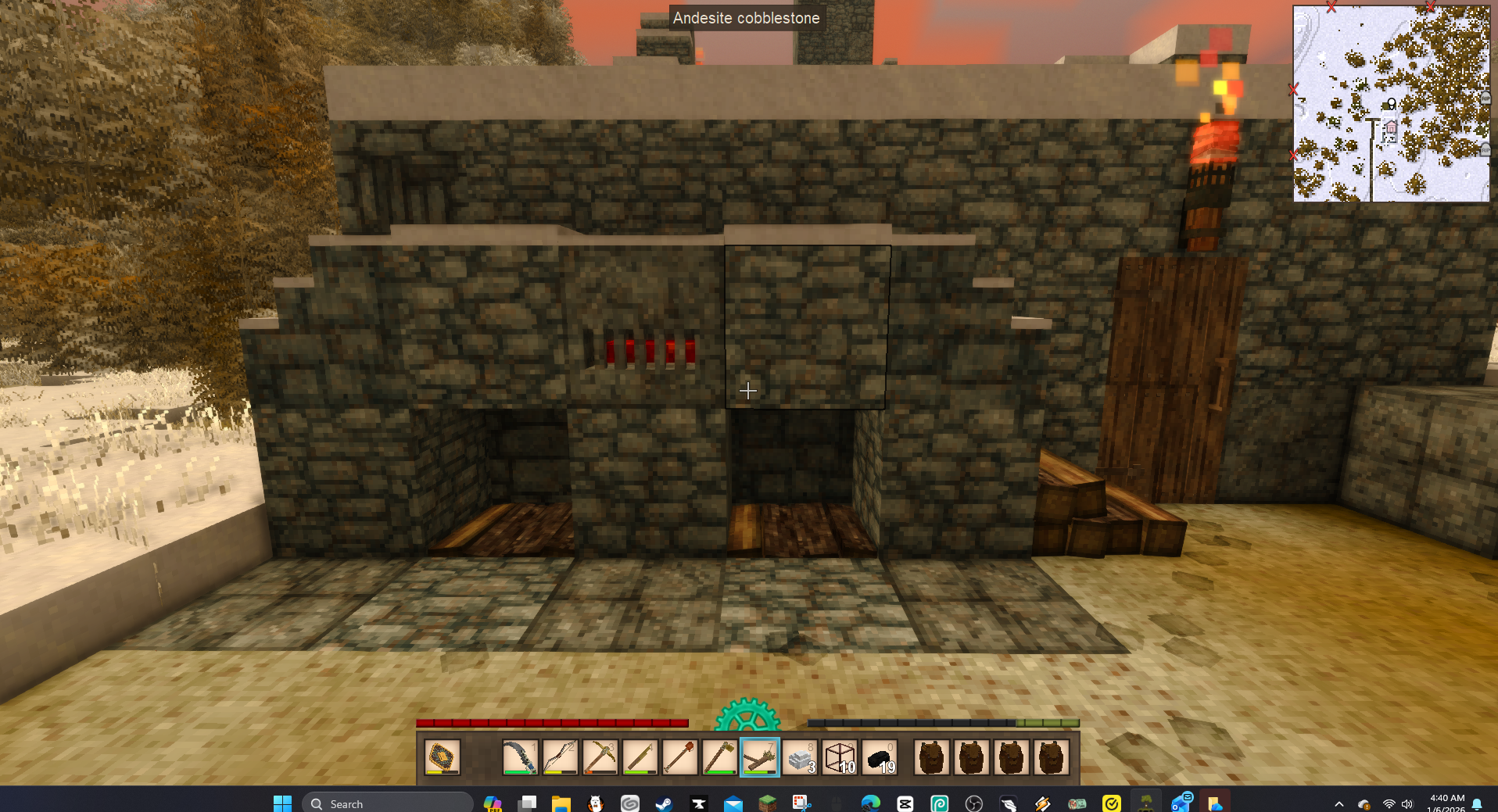Click the highlighted firestarter slot

[x=759, y=757]
